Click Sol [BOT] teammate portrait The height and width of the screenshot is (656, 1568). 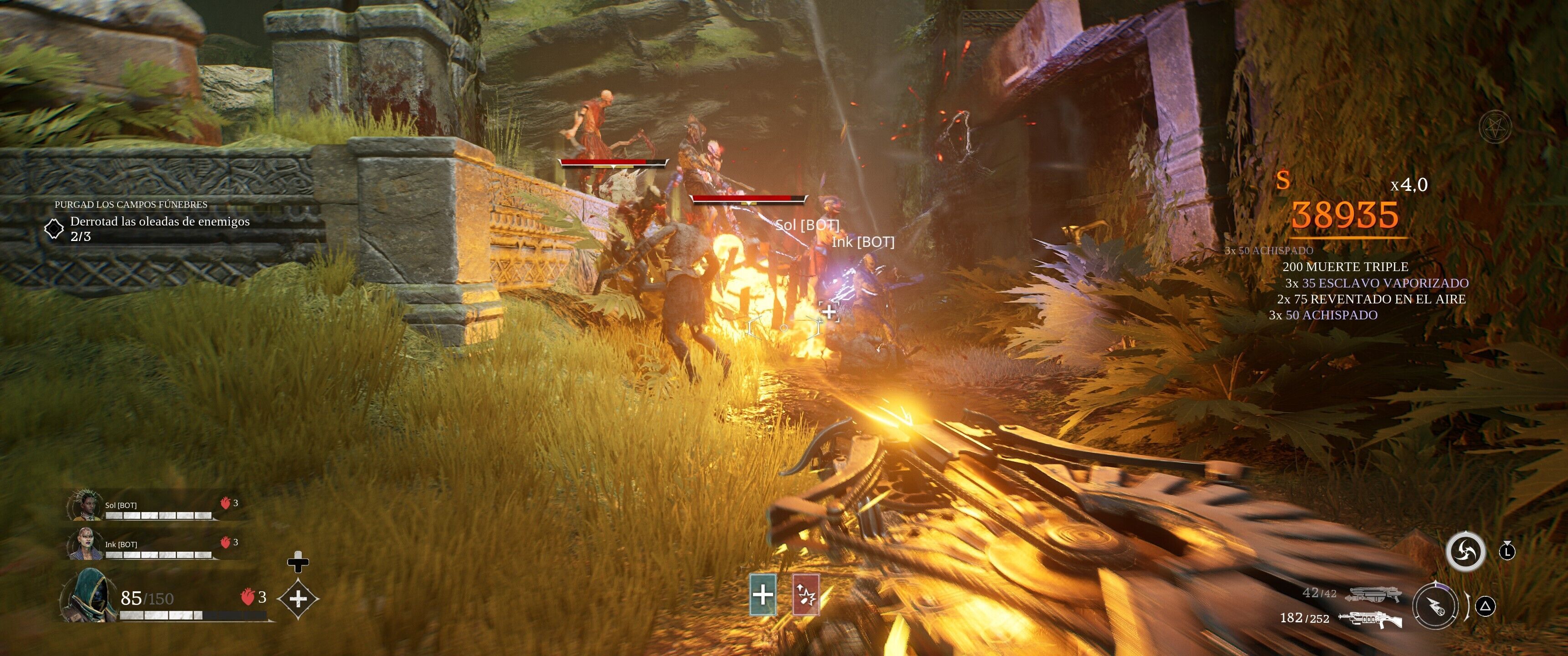click(86, 505)
